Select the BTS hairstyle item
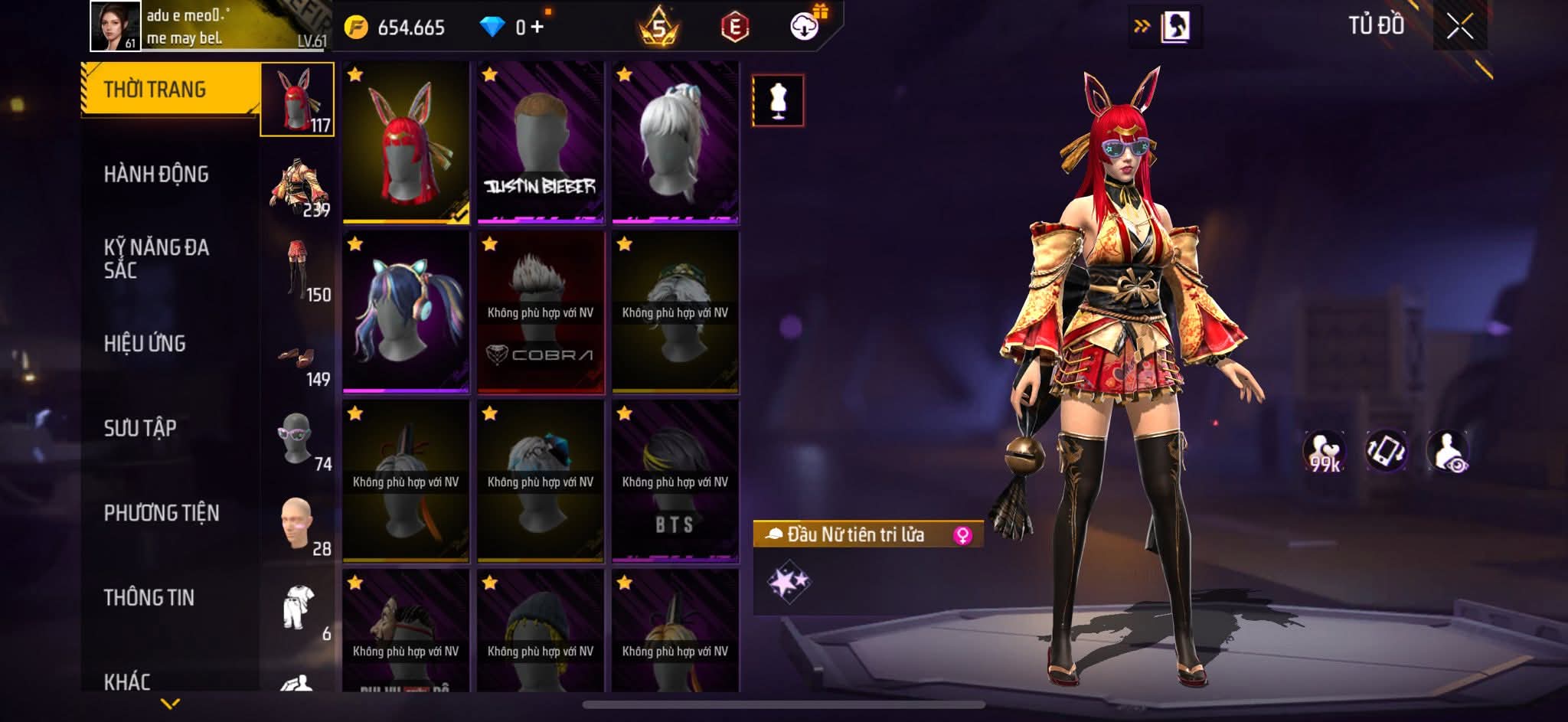Image resolution: width=1568 pixels, height=722 pixels. click(x=675, y=482)
